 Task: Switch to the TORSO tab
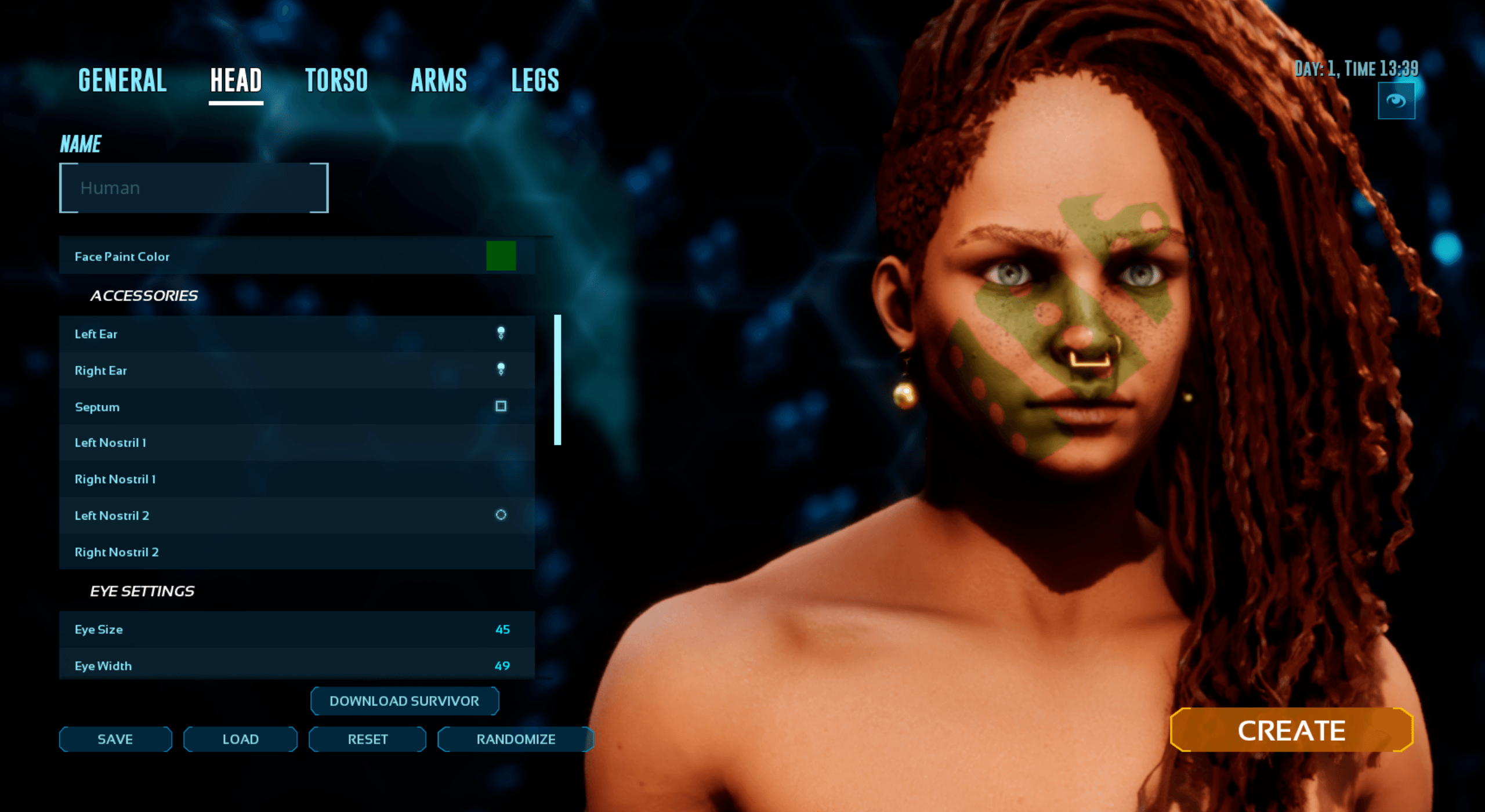coord(338,80)
